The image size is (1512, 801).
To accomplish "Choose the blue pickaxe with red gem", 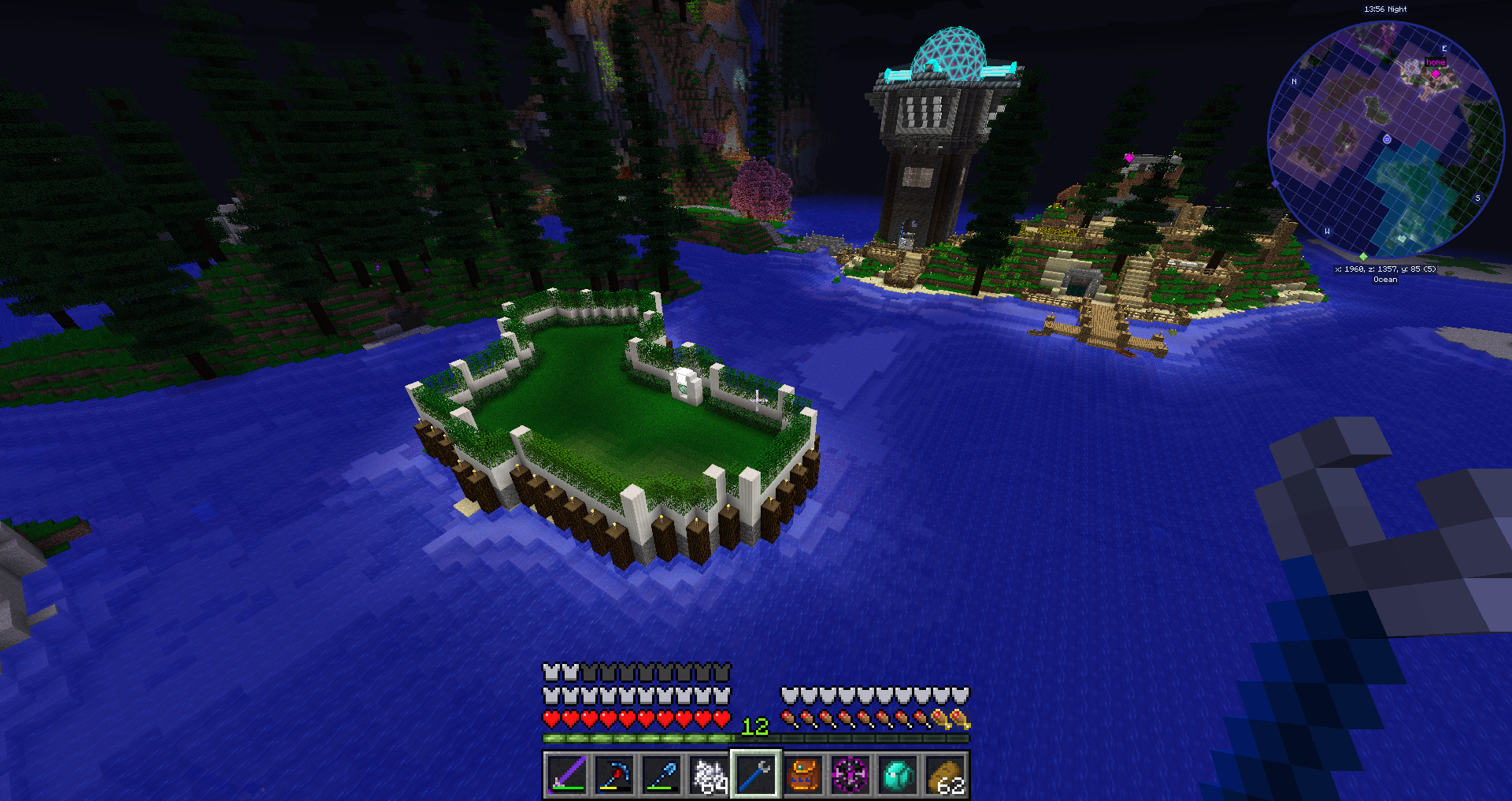I will click(613, 775).
